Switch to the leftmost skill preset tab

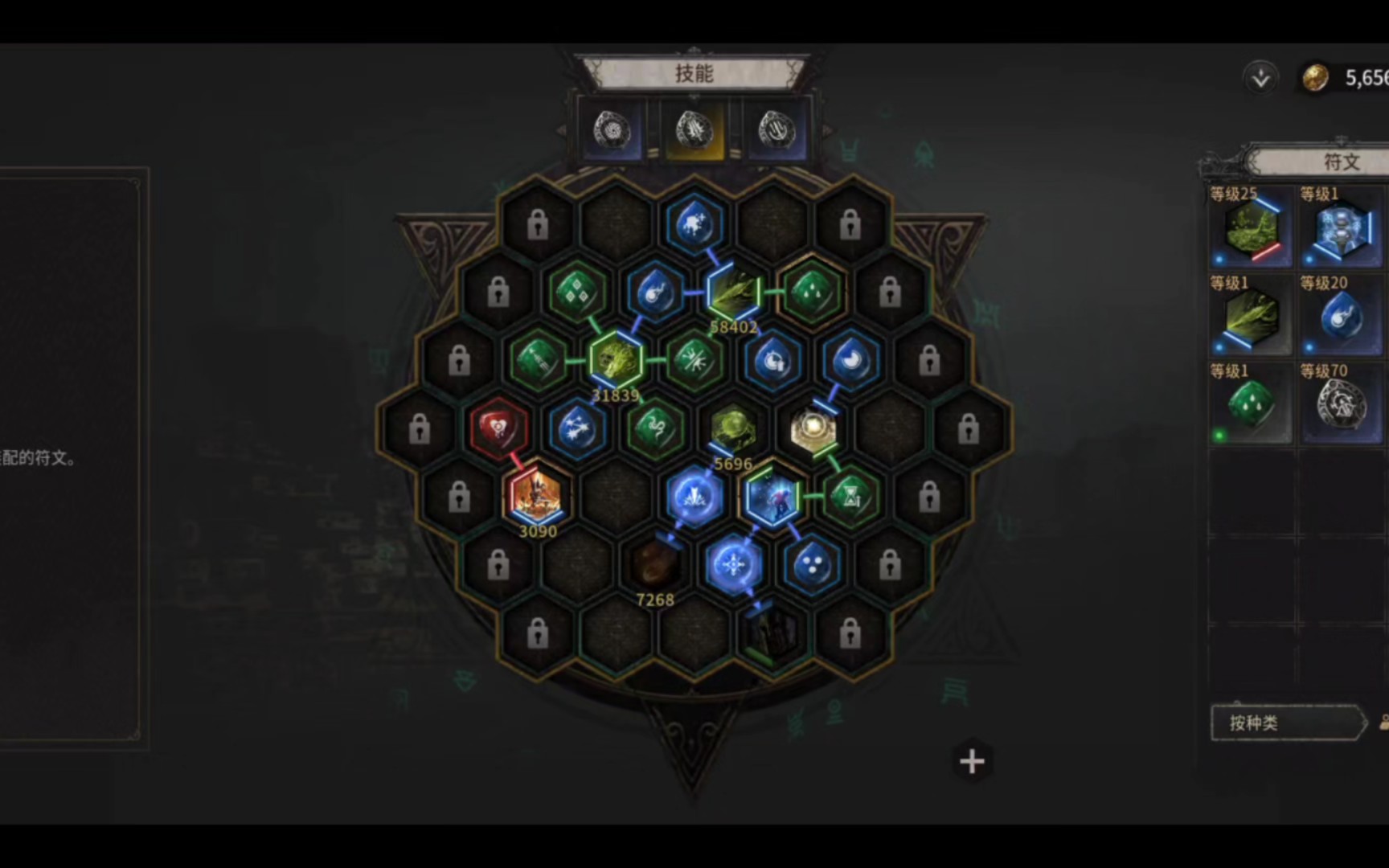(x=613, y=130)
